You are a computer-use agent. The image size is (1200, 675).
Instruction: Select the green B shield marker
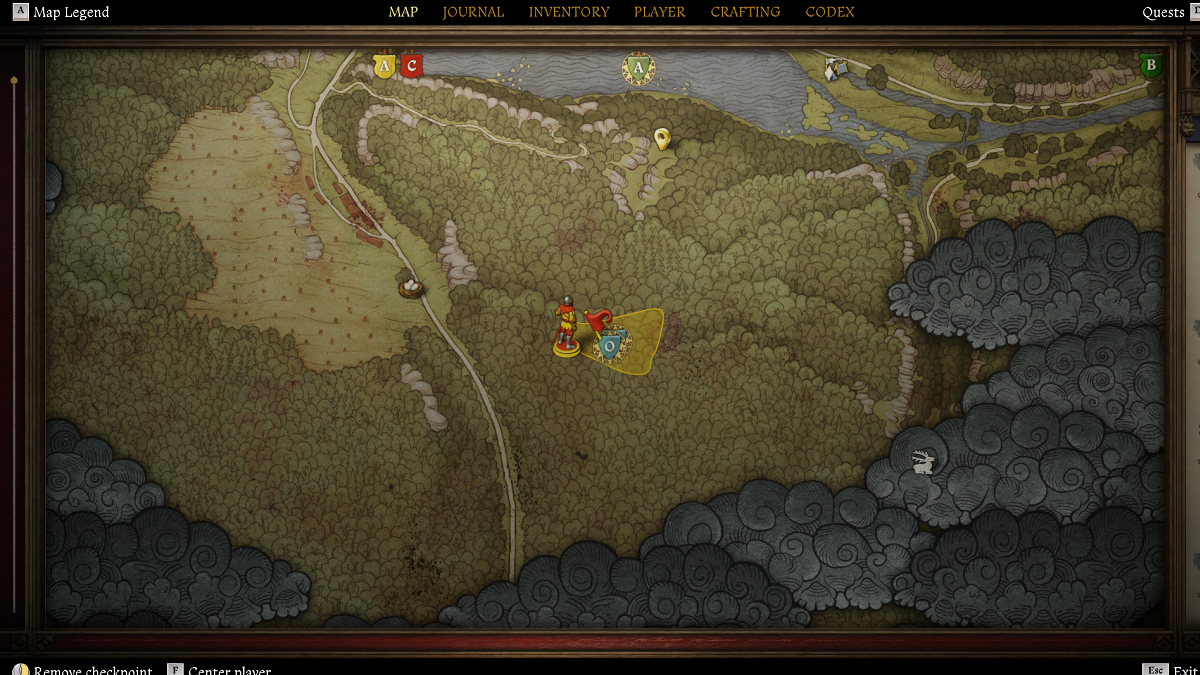(x=1150, y=67)
